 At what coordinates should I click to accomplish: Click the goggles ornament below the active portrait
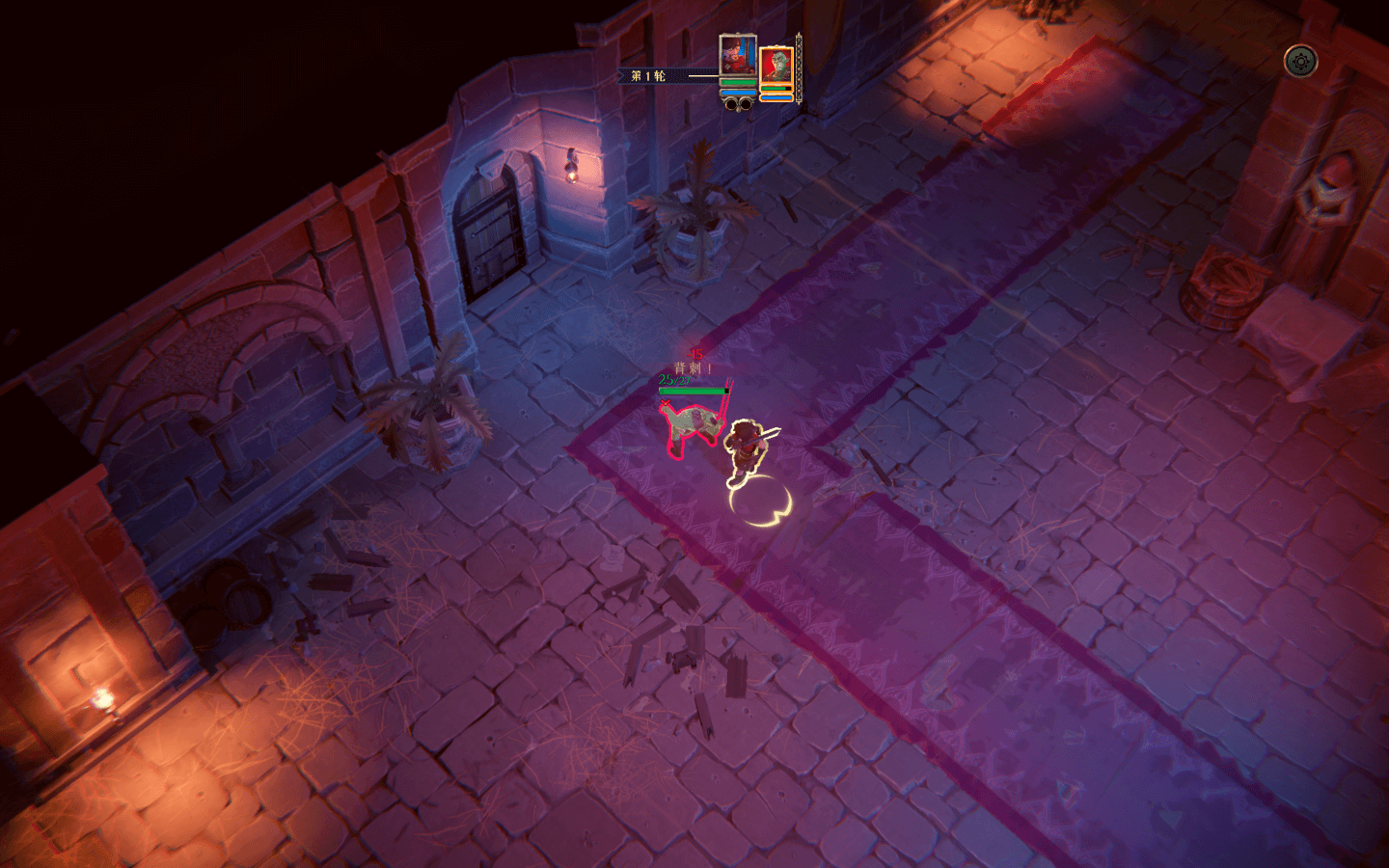point(738,106)
